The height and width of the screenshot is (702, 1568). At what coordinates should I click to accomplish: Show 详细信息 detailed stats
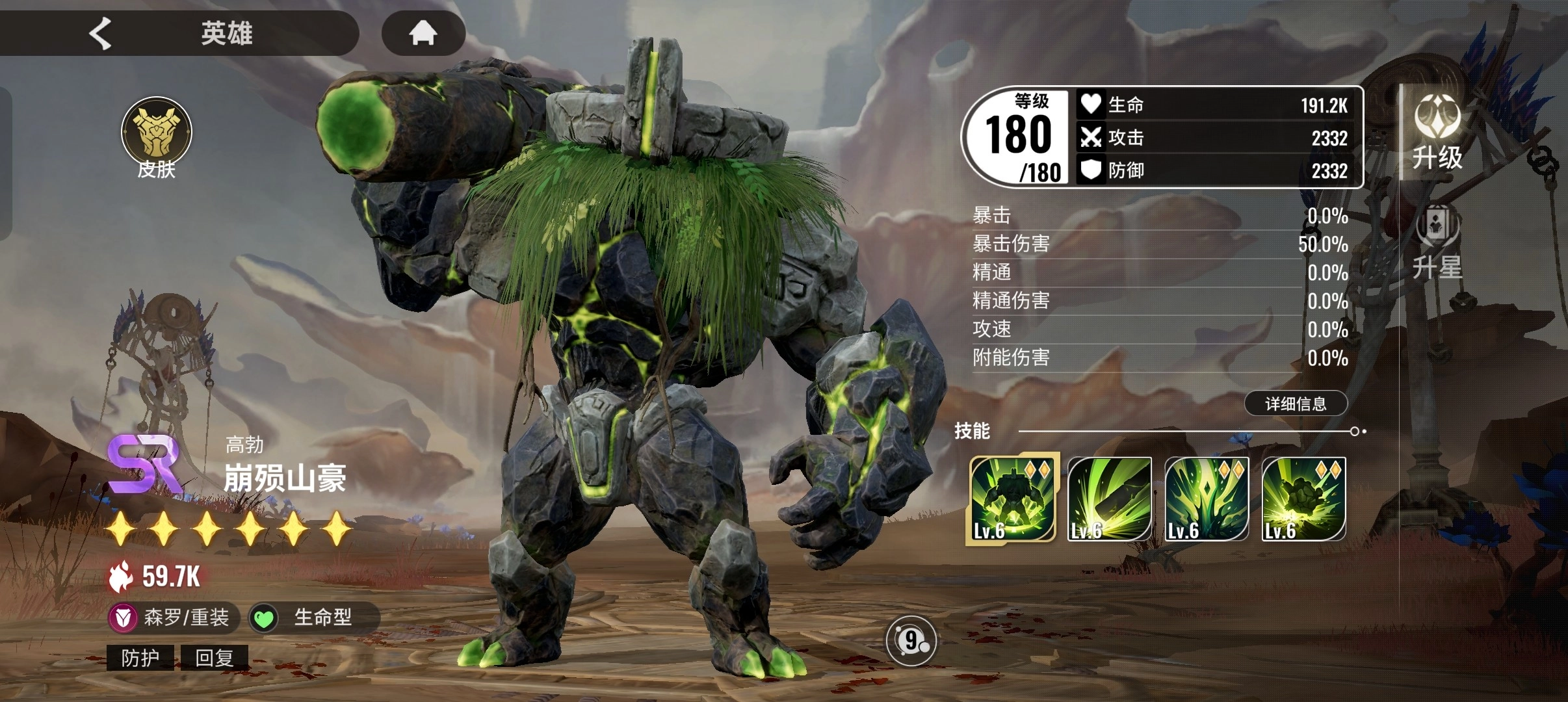click(x=1296, y=404)
